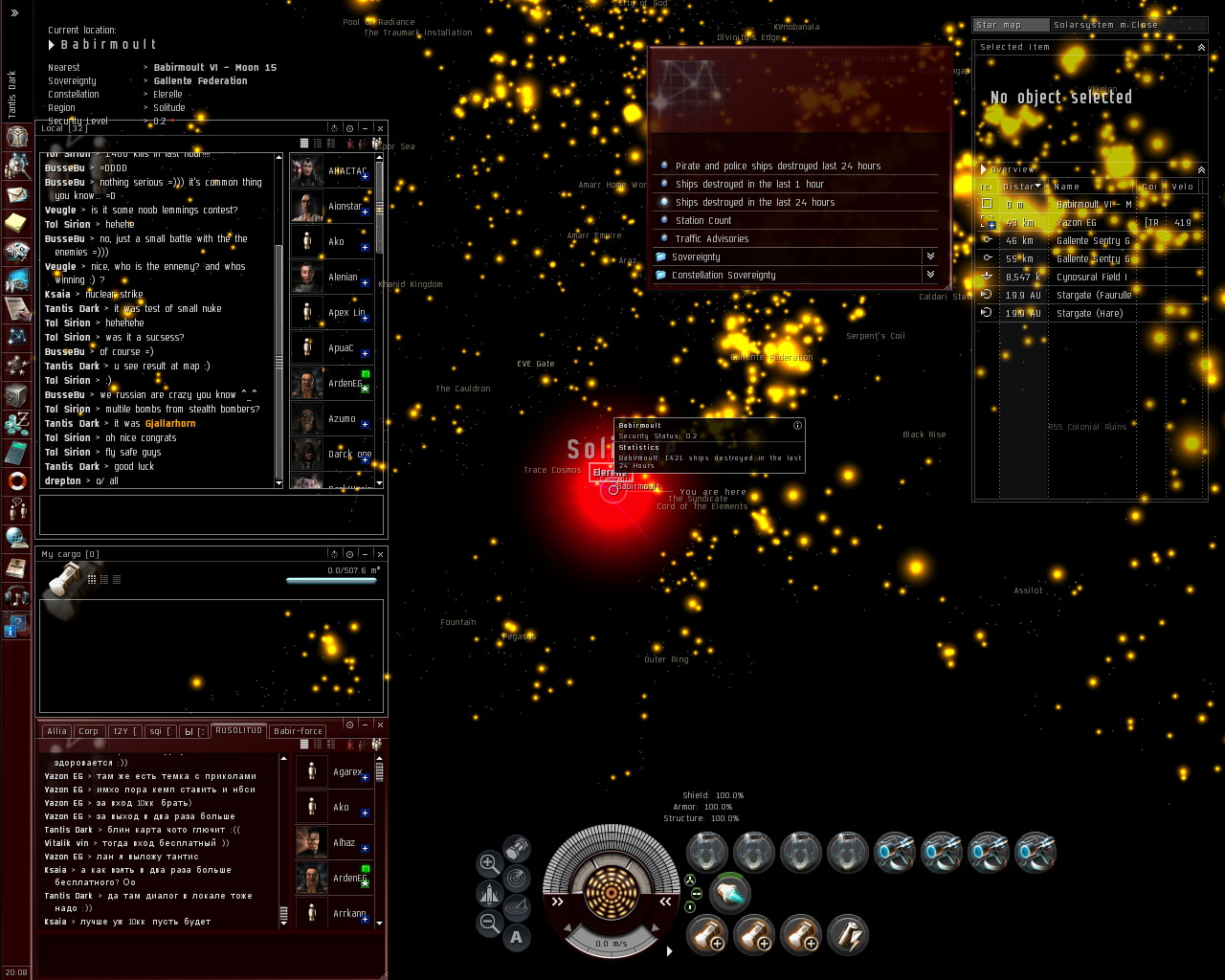
Task: Select Yazon EG in the overview list
Action: click(x=1076, y=223)
